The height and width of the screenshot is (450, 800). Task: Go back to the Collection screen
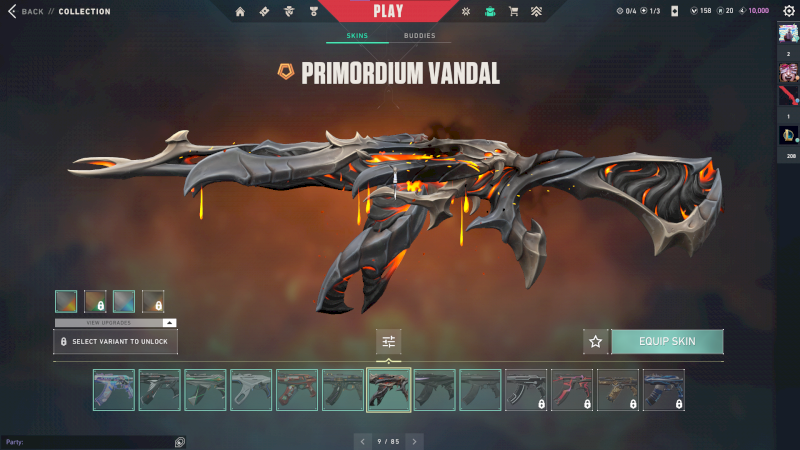(28, 11)
